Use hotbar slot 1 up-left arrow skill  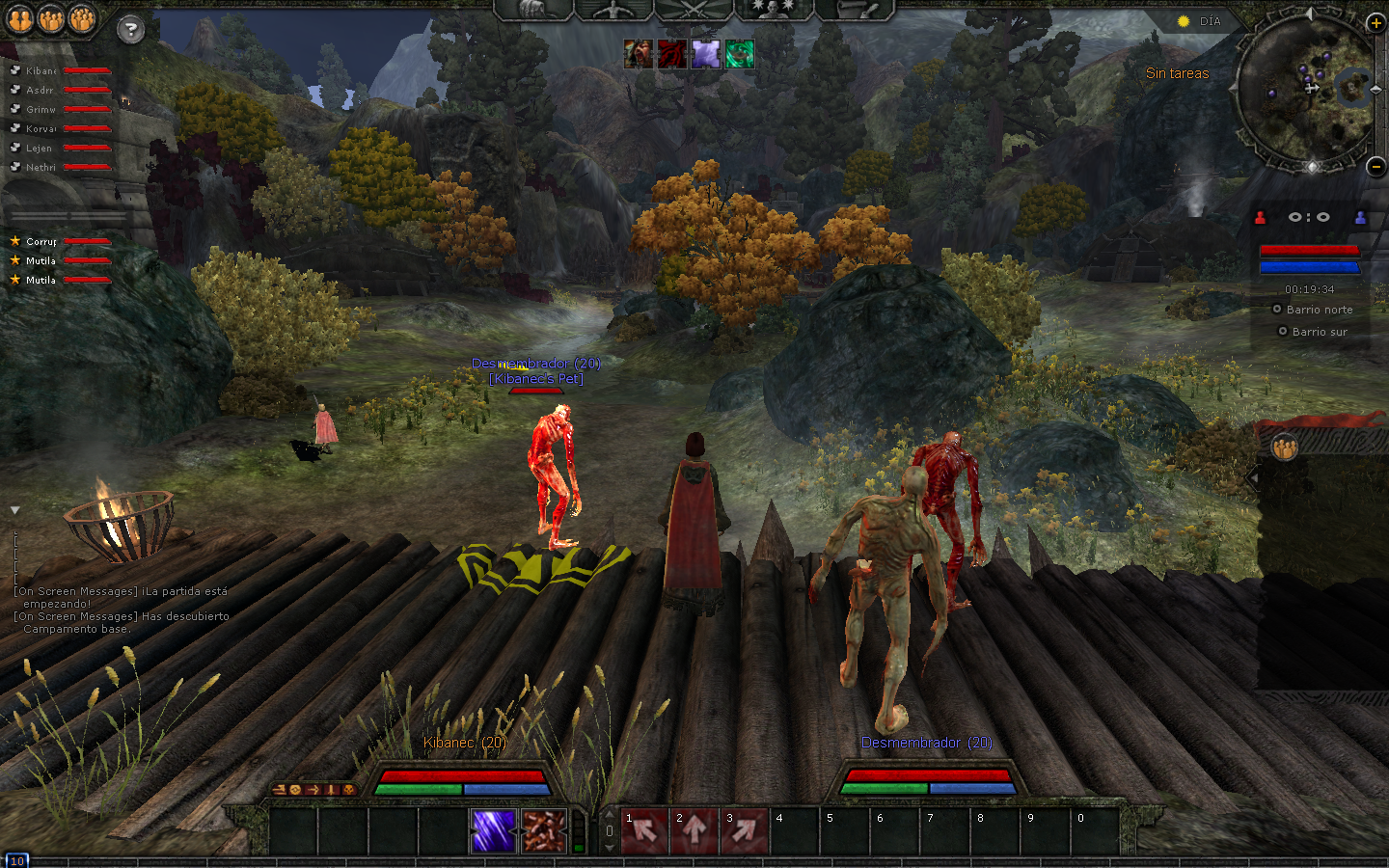pyautogui.click(x=644, y=830)
